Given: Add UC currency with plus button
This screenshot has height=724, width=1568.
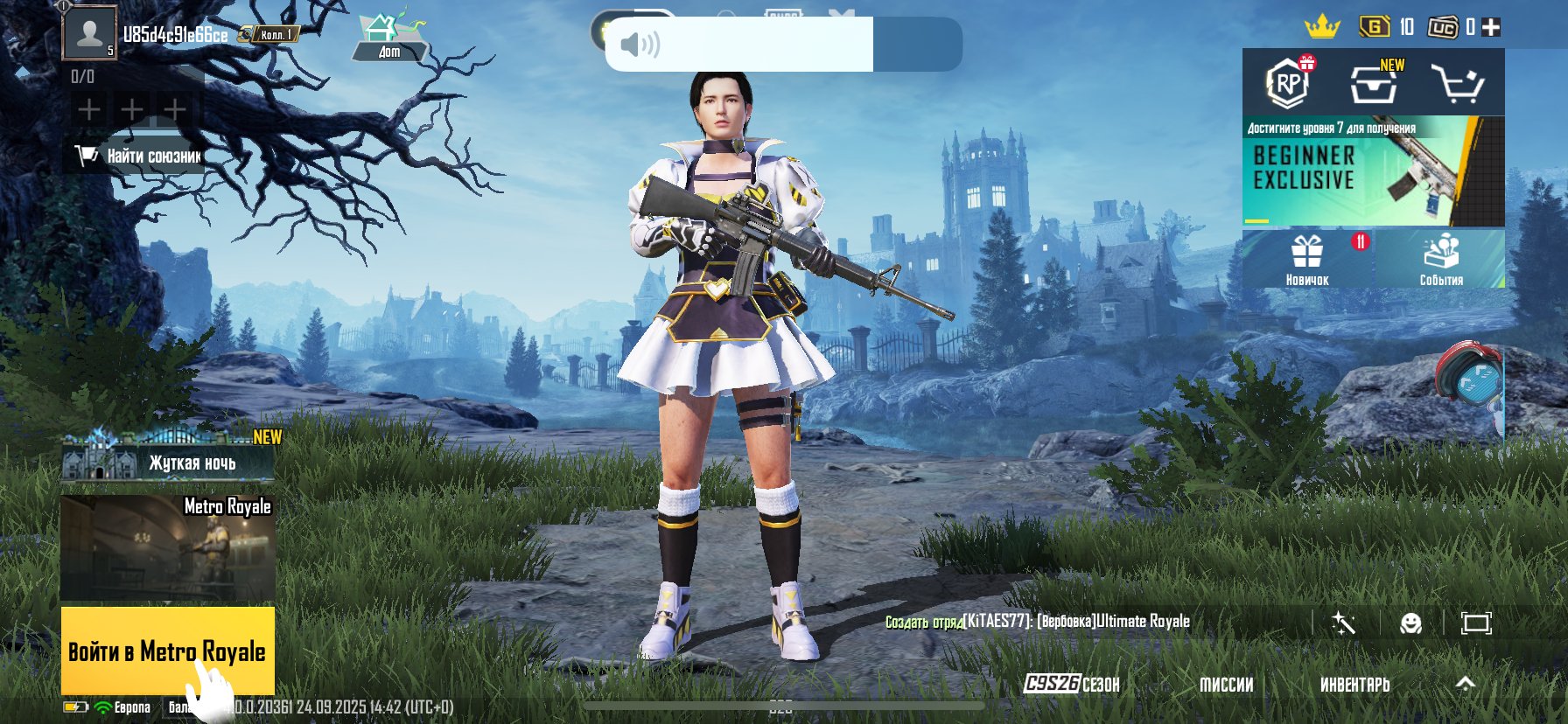Looking at the screenshot, I should (x=1492, y=28).
